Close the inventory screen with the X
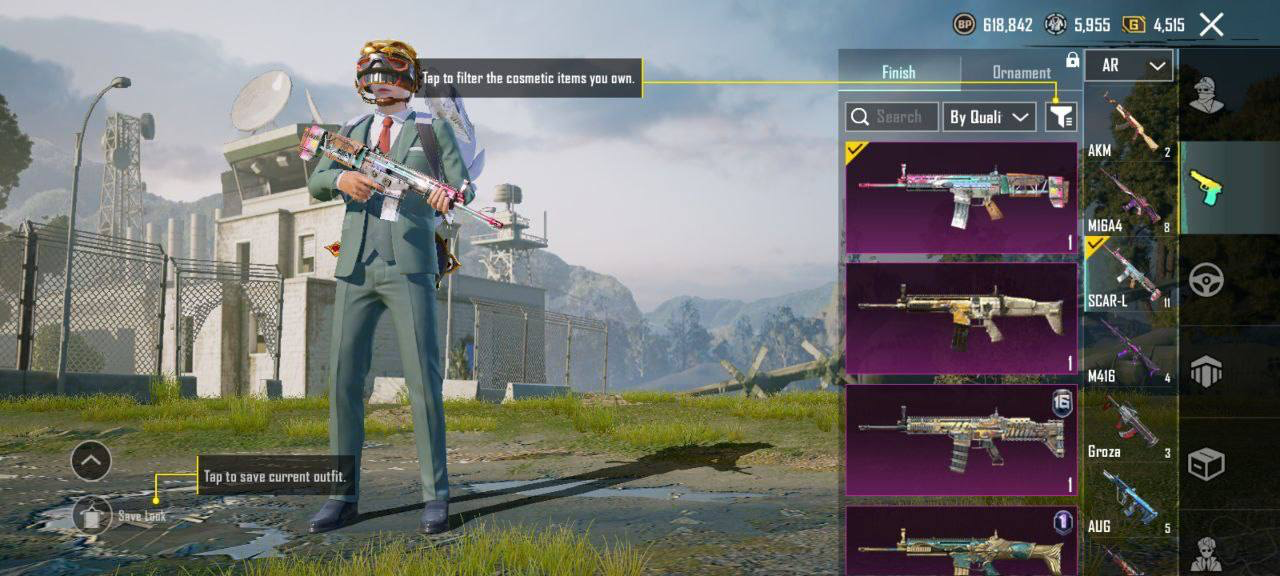 1211,25
